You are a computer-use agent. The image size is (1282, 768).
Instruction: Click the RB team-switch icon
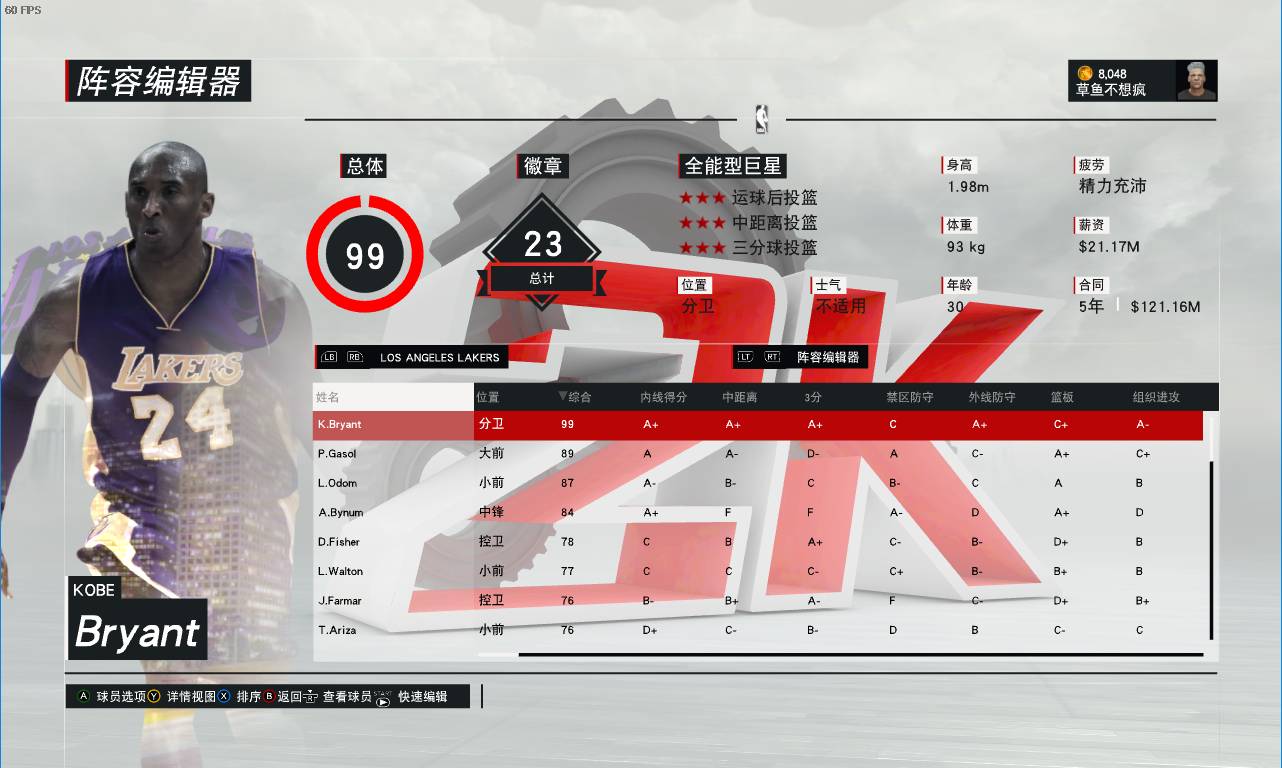point(354,357)
